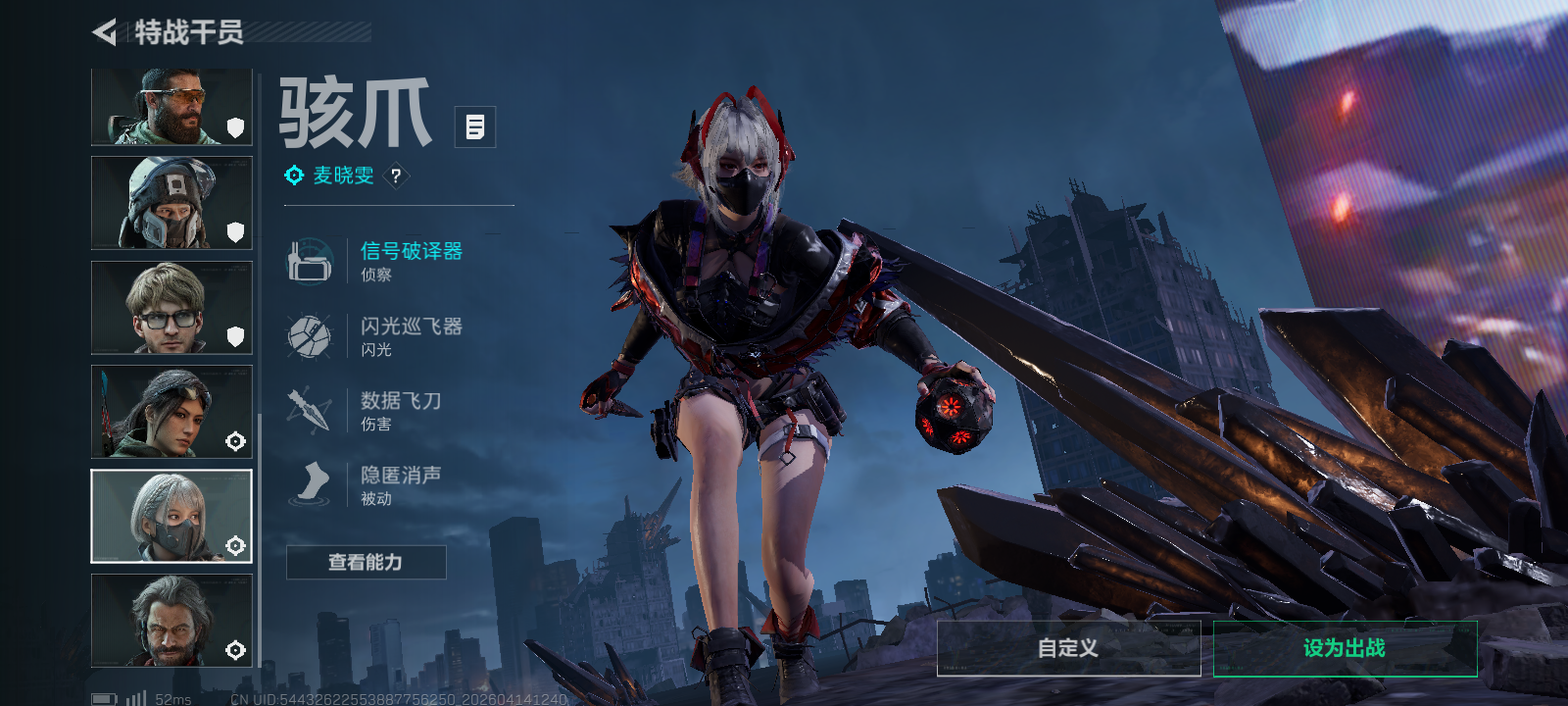
Task: Open the 查看能力 ability details
Action: 366,562
